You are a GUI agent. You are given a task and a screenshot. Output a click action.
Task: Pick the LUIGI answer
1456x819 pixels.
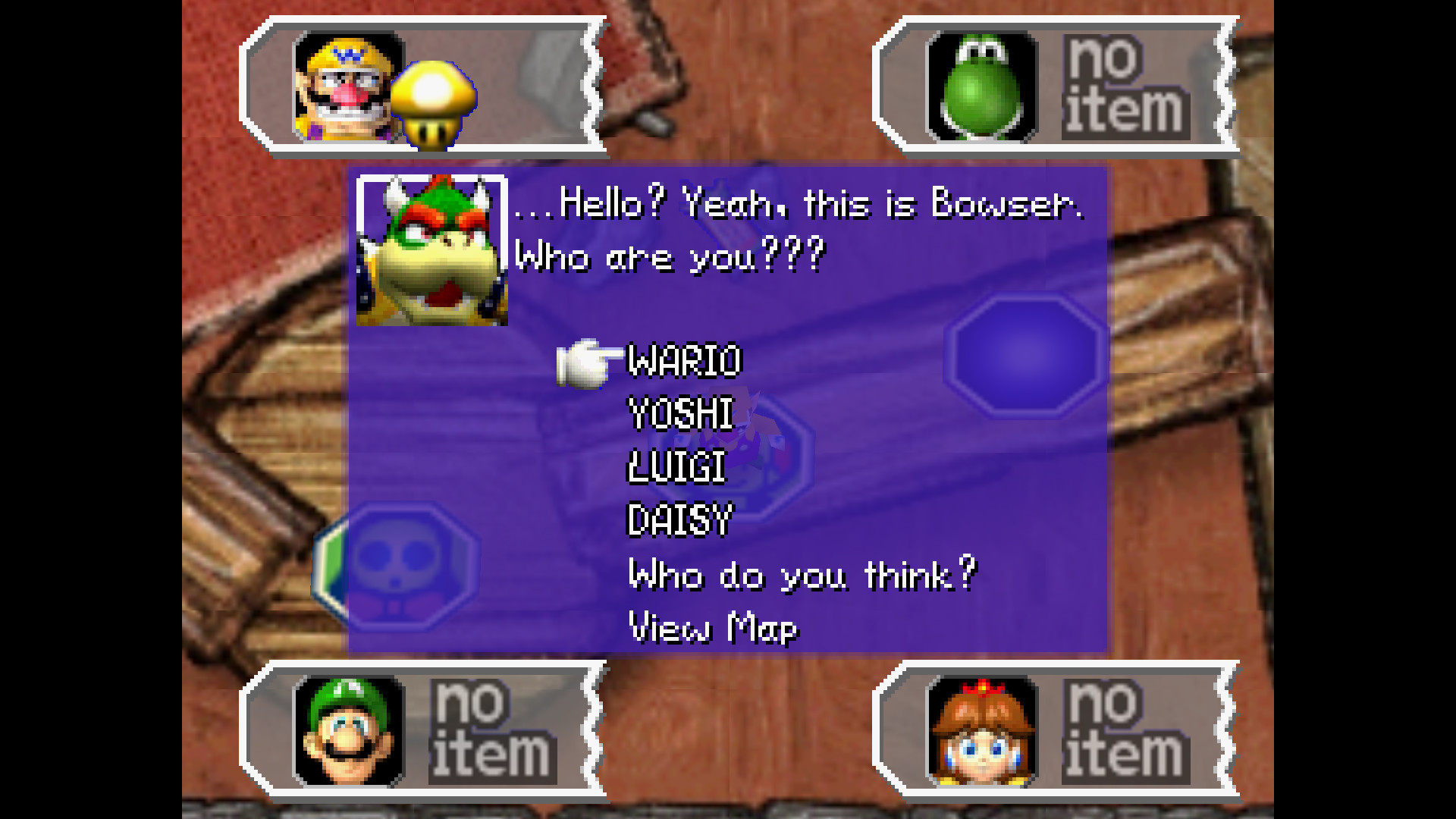click(x=676, y=467)
